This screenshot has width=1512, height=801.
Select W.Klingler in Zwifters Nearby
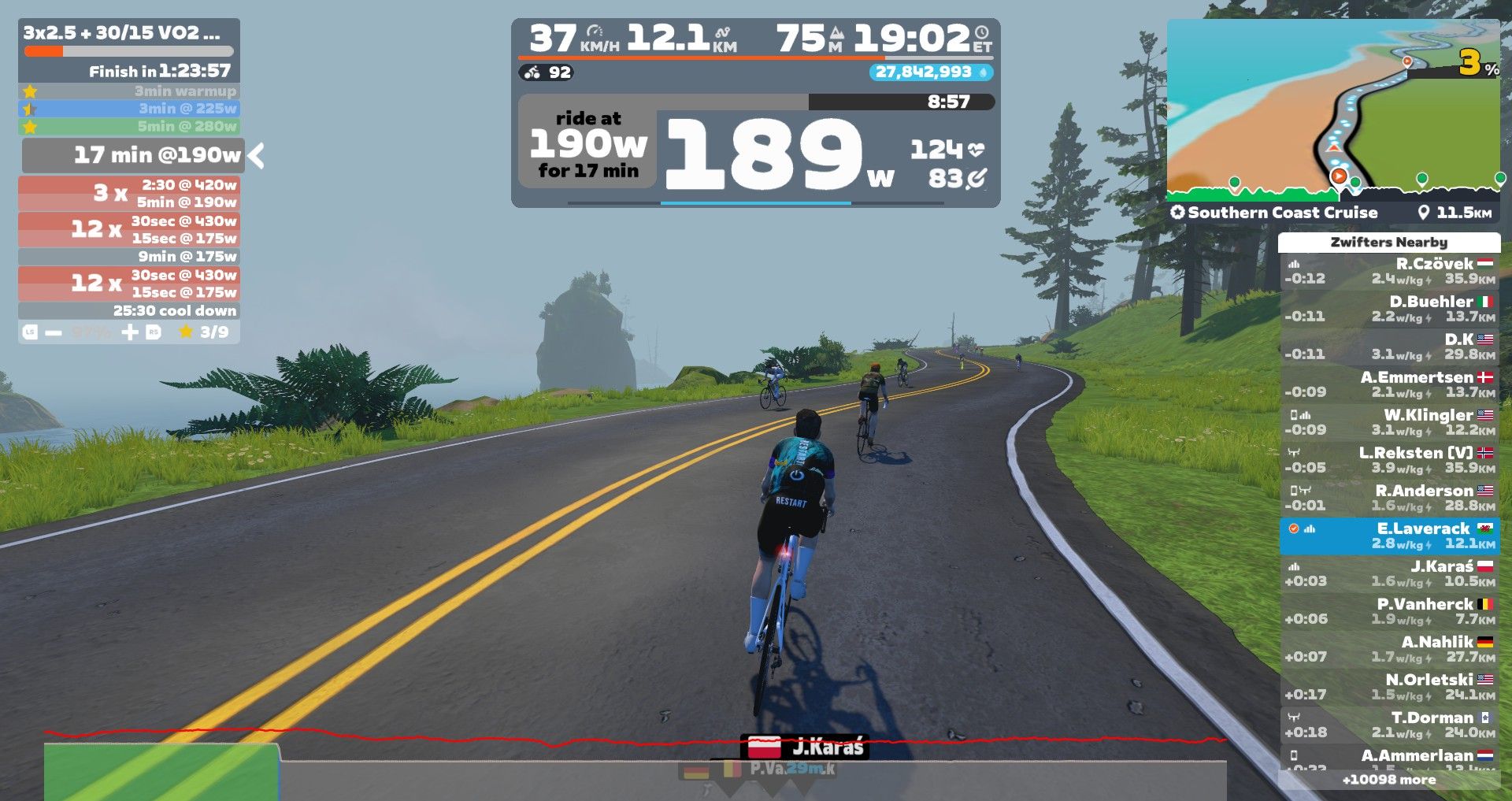(x=1389, y=422)
